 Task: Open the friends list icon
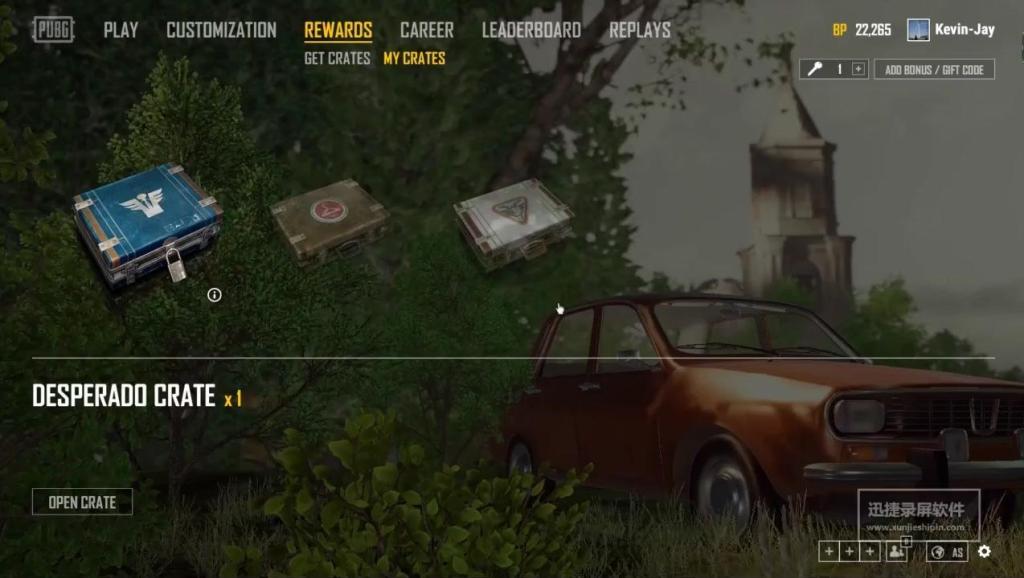point(896,552)
